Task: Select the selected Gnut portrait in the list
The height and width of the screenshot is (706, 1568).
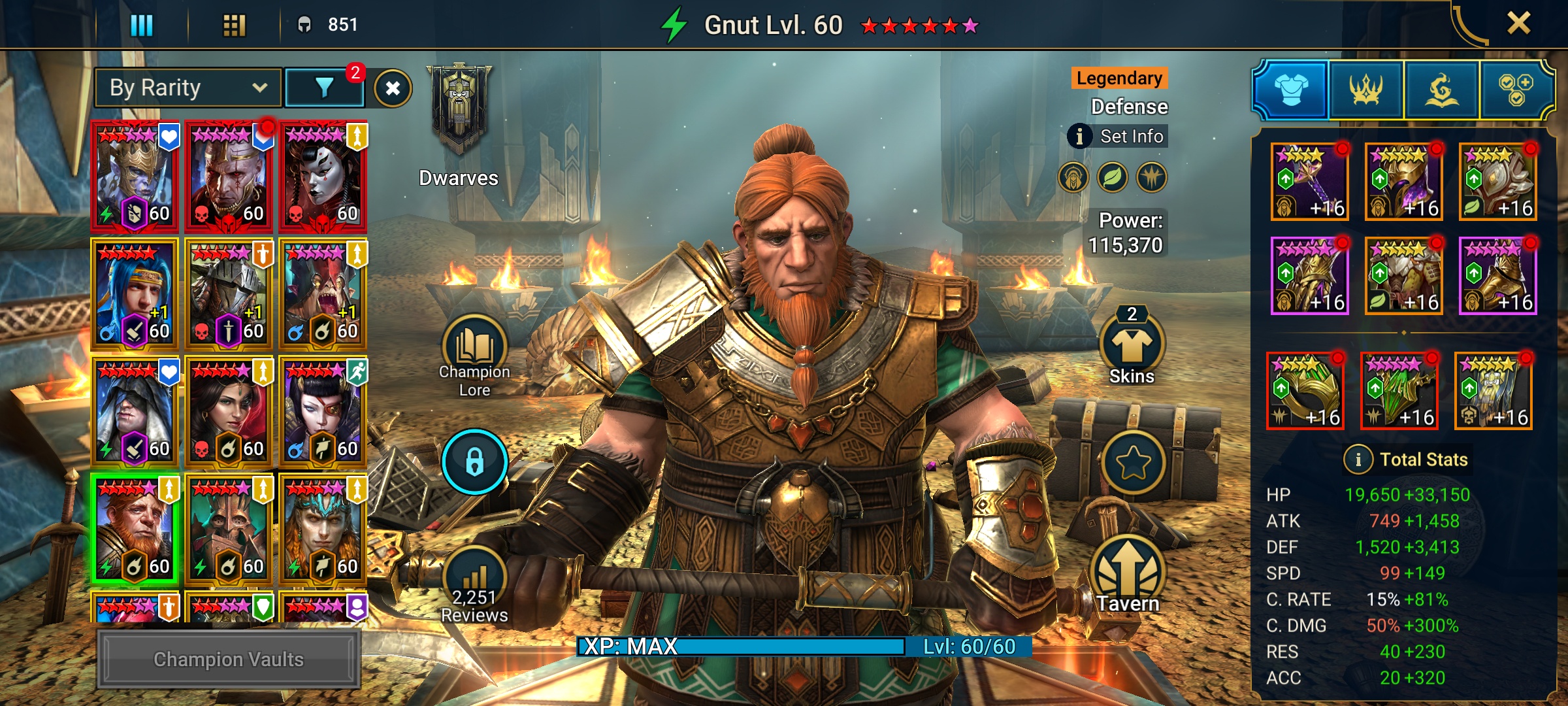Action: coord(135,528)
